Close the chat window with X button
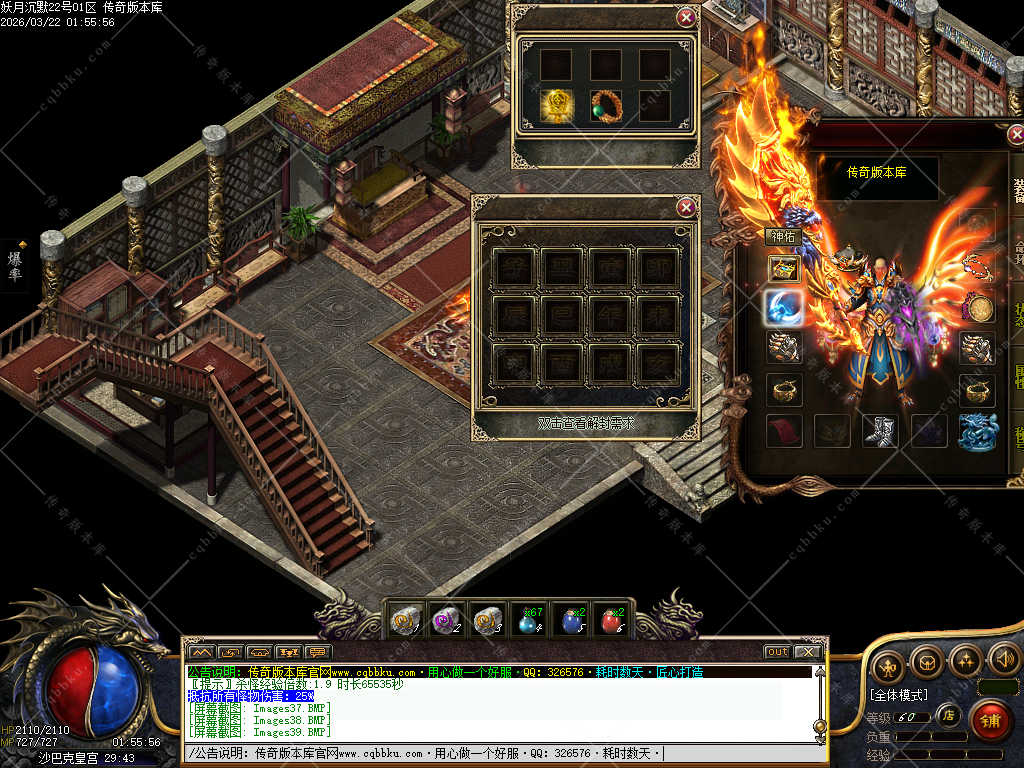1024x768 pixels. (806, 652)
